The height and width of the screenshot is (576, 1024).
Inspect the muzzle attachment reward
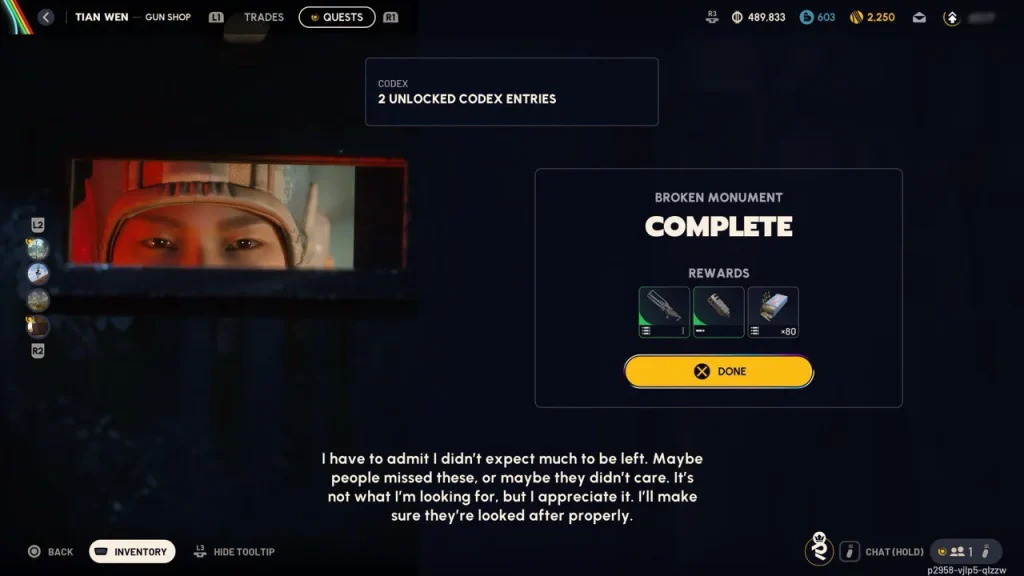pyautogui.click(x=718, y=312)
